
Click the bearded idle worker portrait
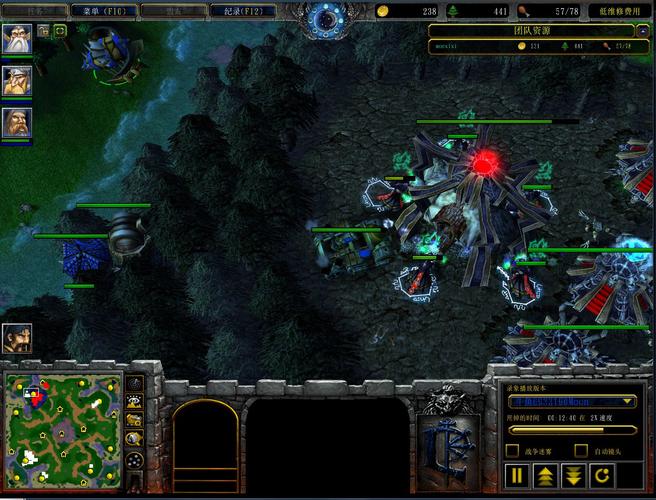[16, 338]
